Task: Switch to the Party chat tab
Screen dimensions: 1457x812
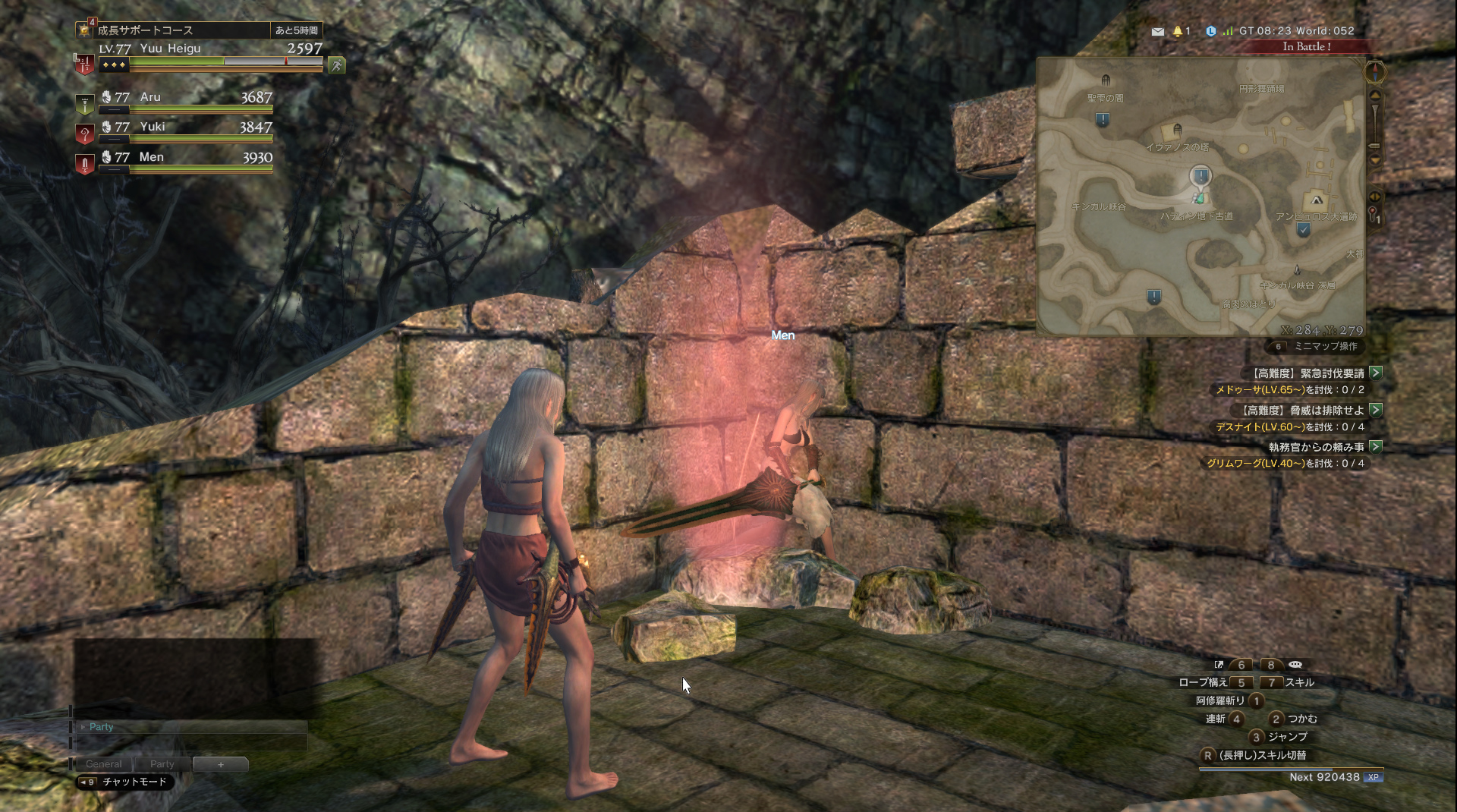Action: [162, 764]
